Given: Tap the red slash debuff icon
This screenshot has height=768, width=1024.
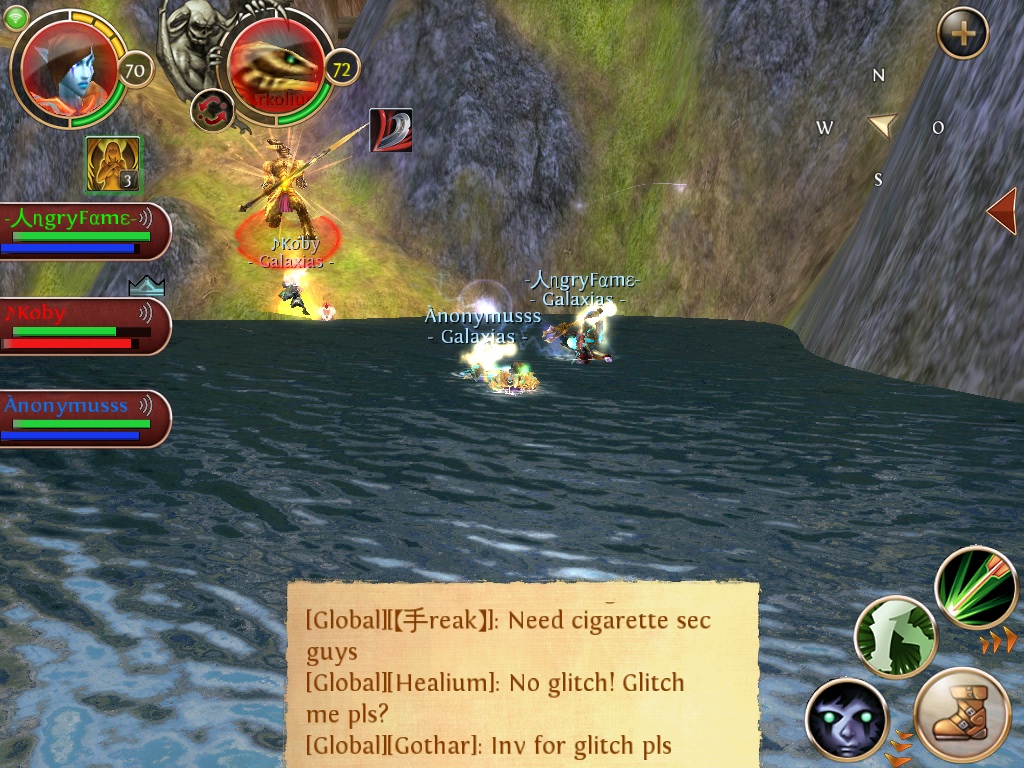Looking at the screenshot, I should point(391,130).
